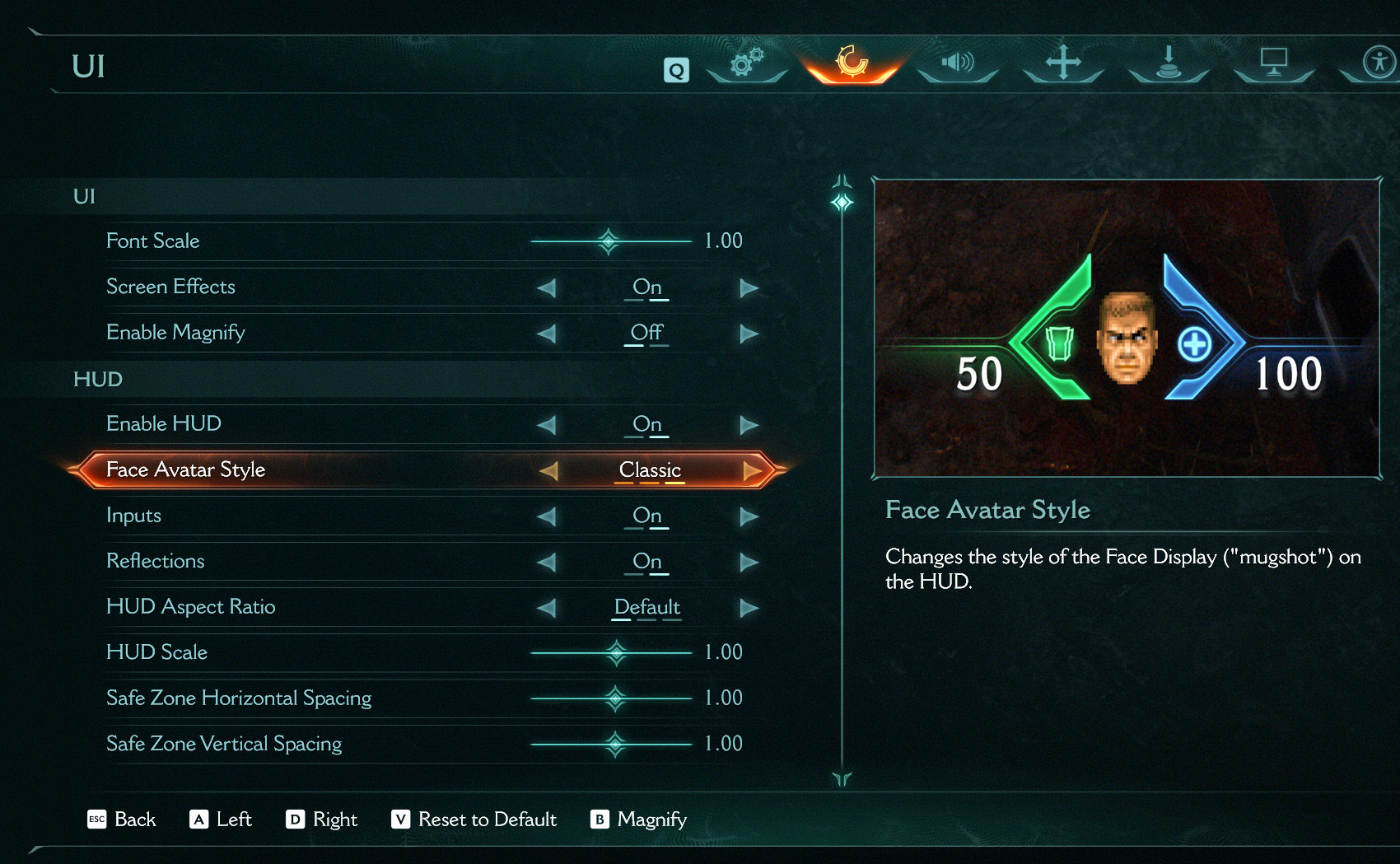Switch to the gears settings tab

[747, 62]
